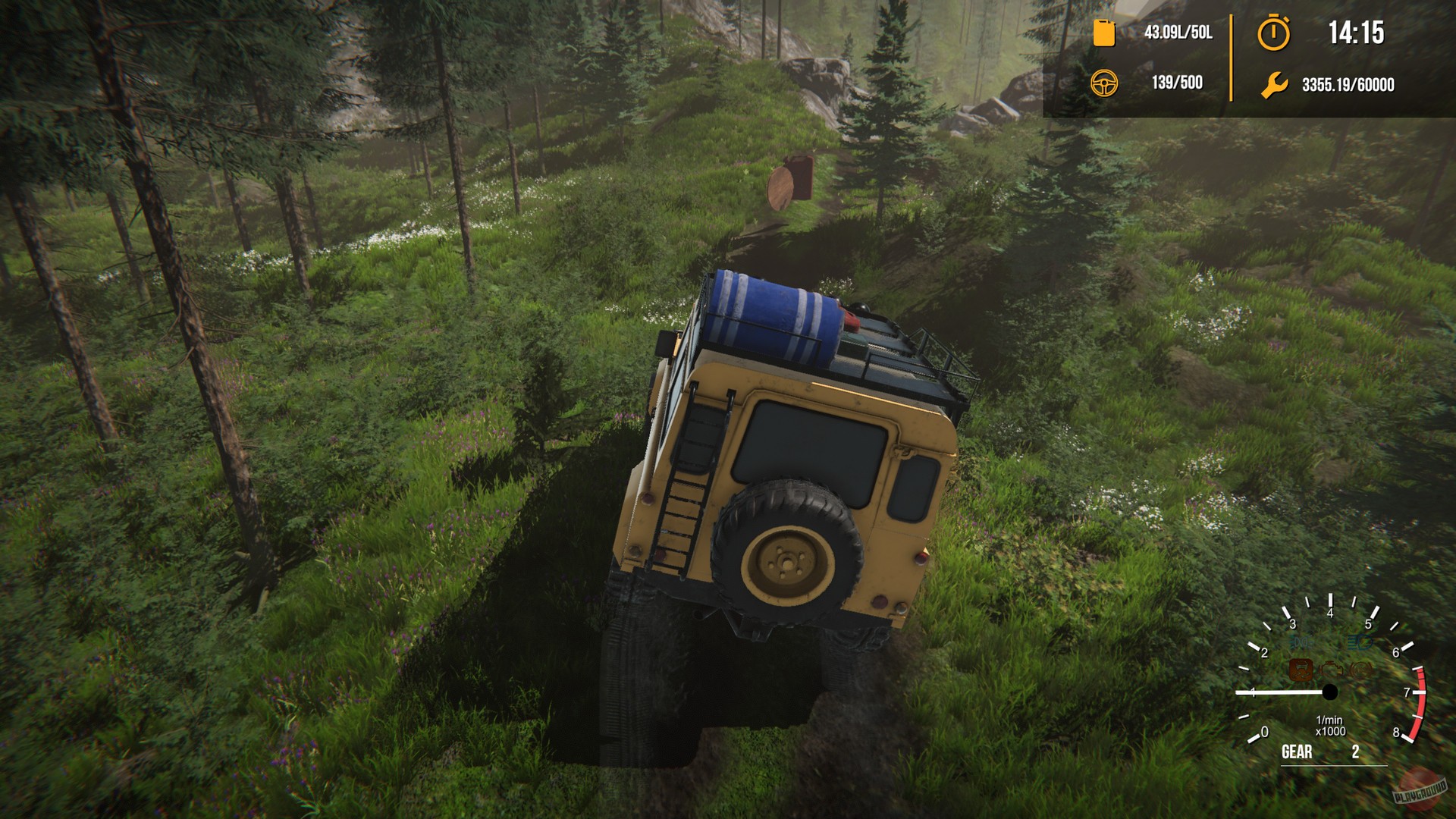Click the vehicle damage warning light
Viewport: 1456px width, 819px height.
point(1301,670)
